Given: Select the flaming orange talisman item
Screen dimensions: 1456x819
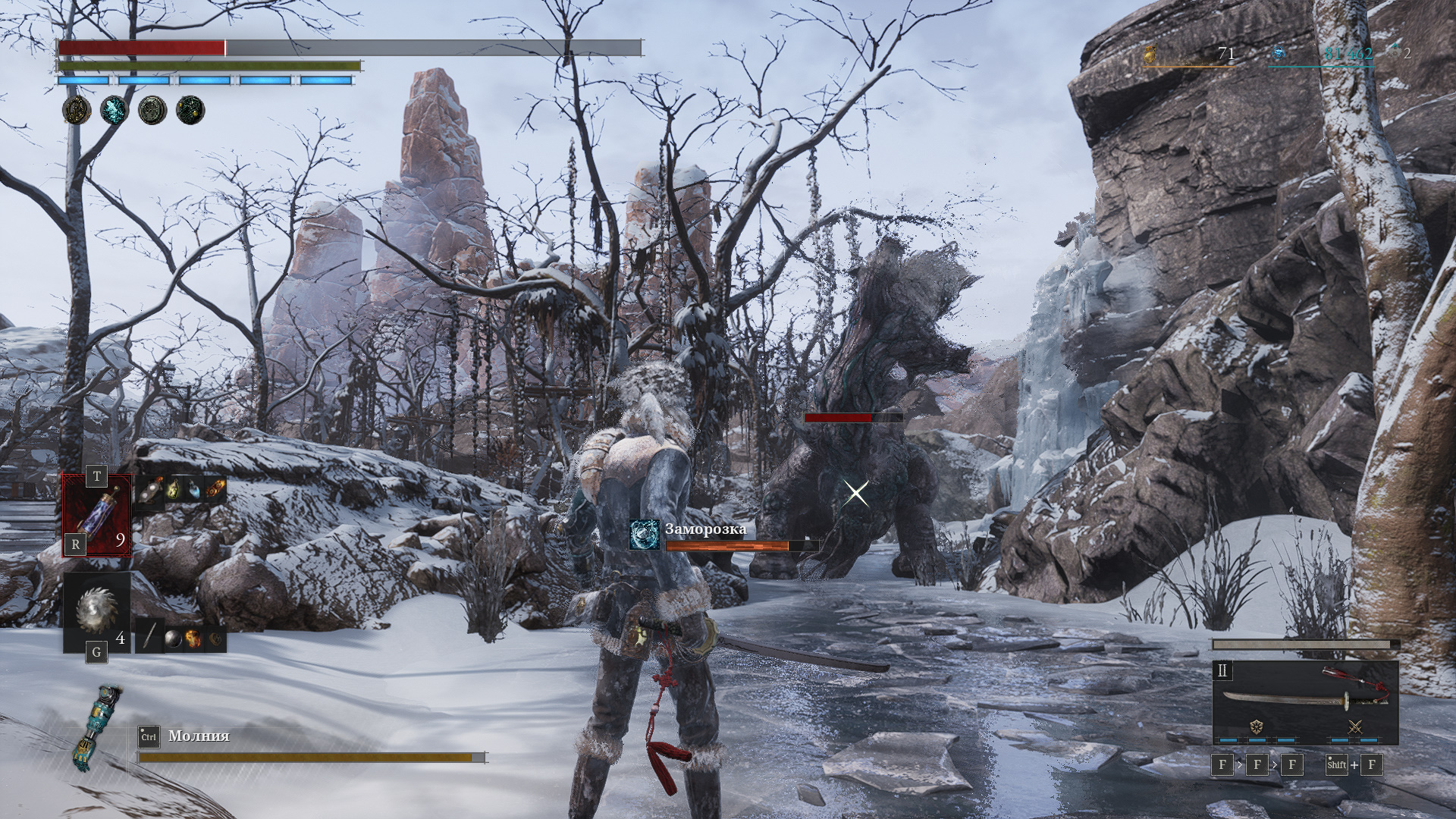Looking at the screenshot, I should point(216,490).
